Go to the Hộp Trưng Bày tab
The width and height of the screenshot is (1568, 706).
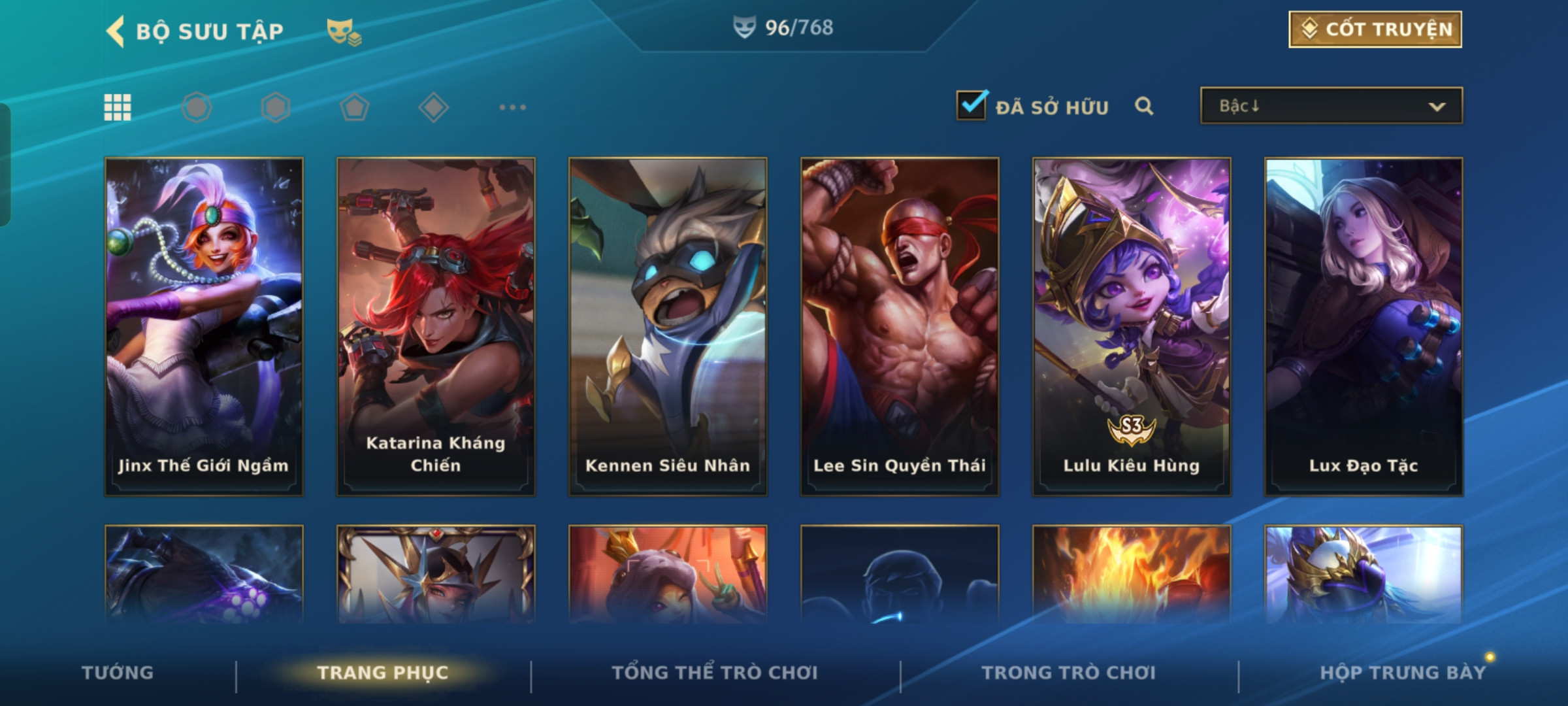[x=1403, y=673]
